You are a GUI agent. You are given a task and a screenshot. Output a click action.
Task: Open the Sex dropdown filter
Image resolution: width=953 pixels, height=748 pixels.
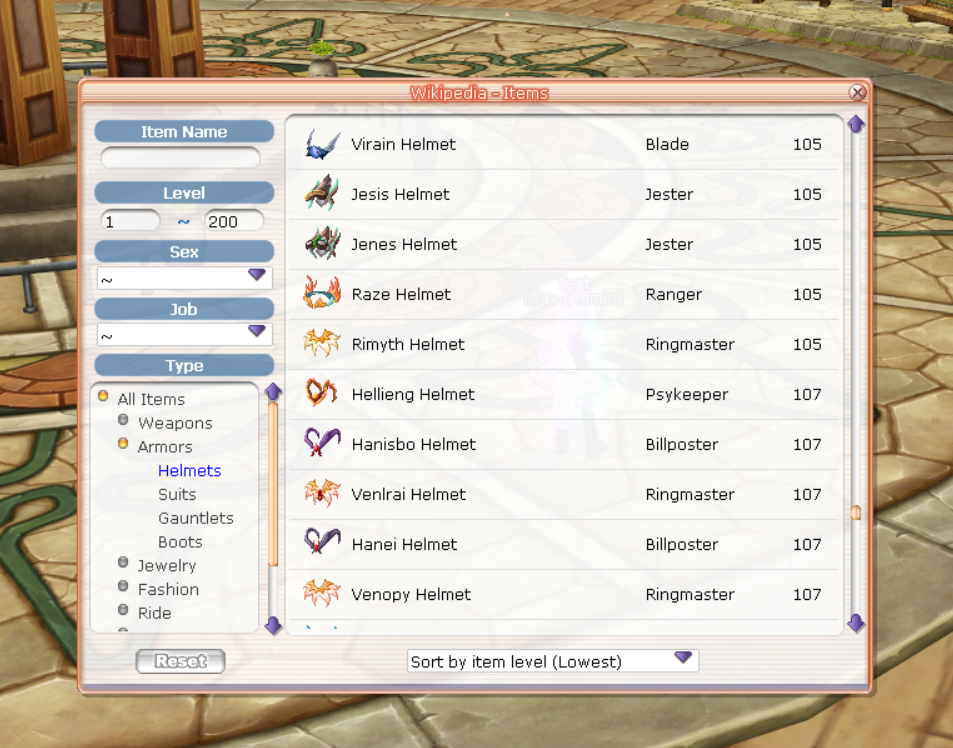(184, 277)
